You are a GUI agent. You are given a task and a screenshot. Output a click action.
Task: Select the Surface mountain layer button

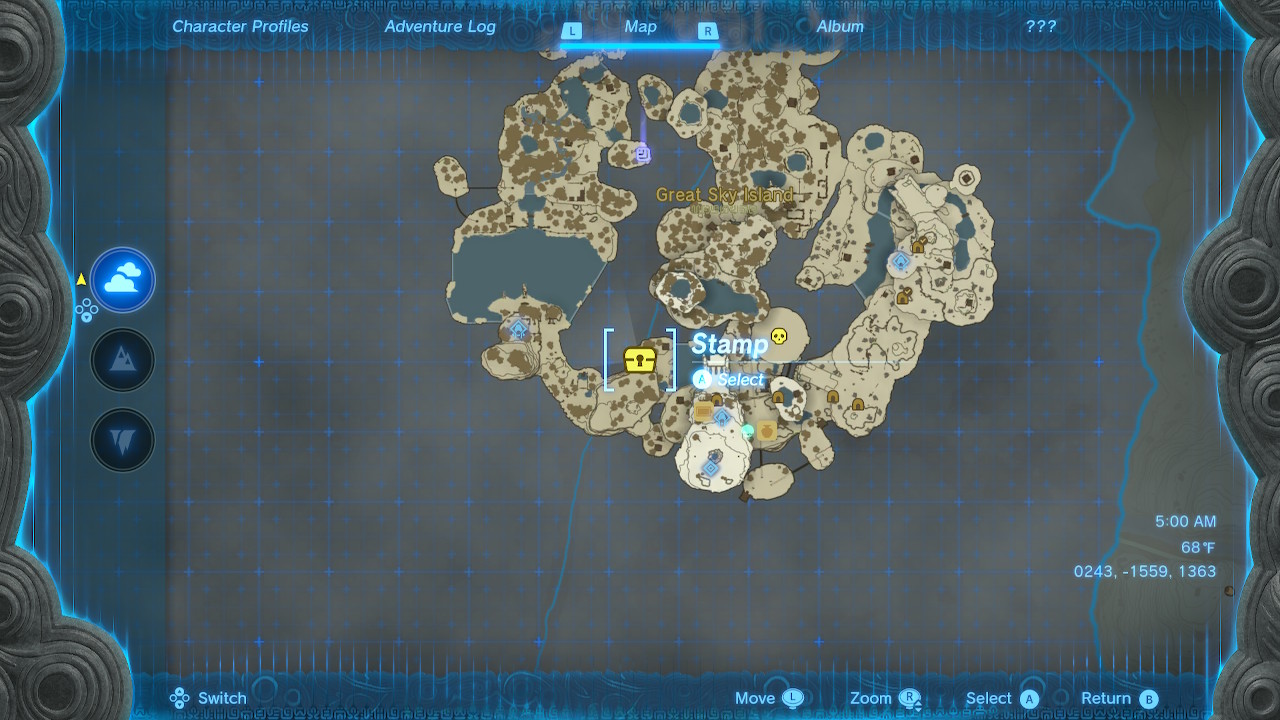click(122, 360)
